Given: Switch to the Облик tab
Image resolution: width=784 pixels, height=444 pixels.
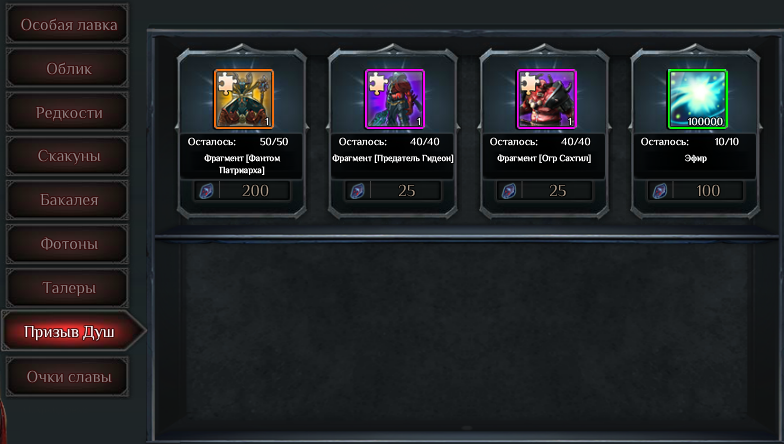Looking at the screenshot, I should (x=68, y=68).
